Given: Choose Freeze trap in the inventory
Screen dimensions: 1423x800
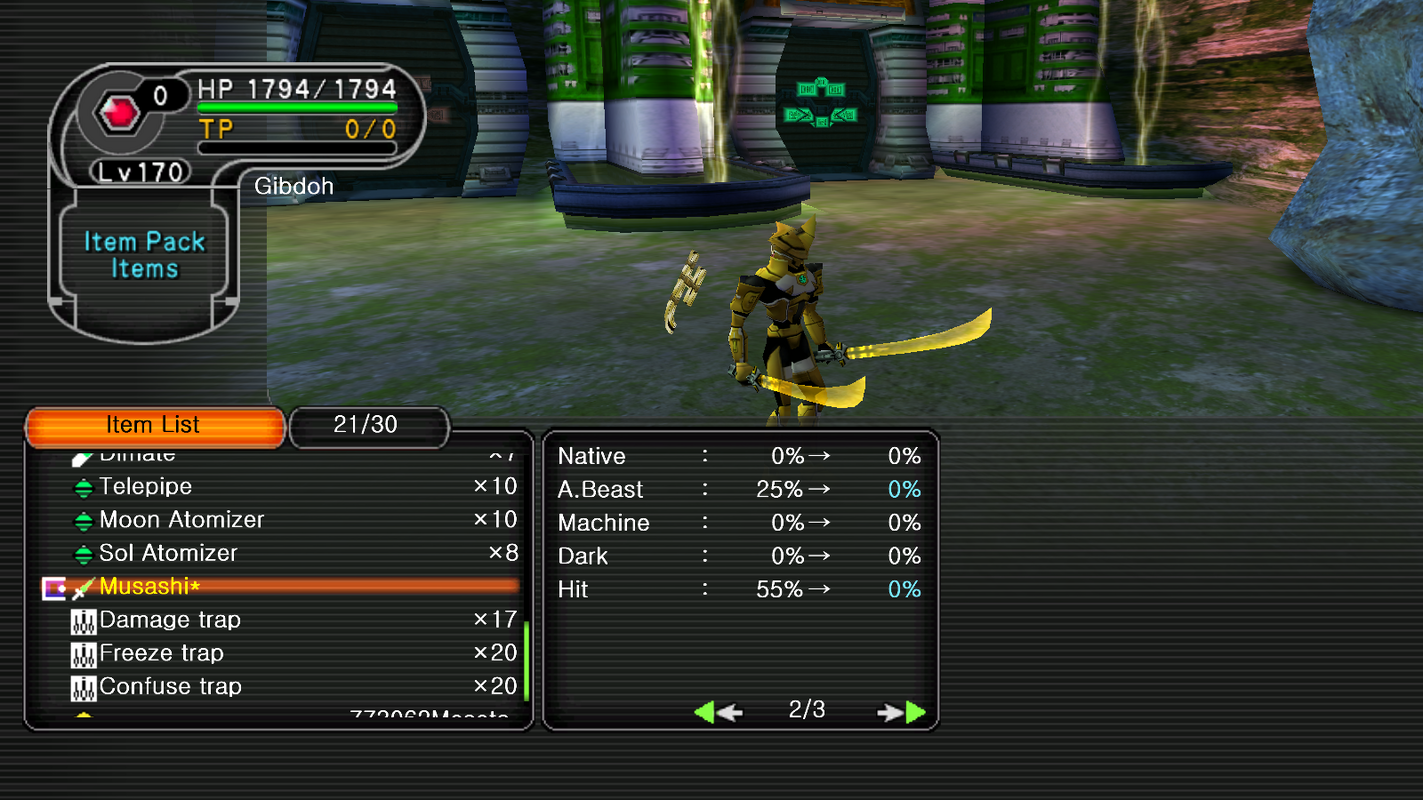Looking at the screenshot, I should pyautogui.click(x=161, y=653).
